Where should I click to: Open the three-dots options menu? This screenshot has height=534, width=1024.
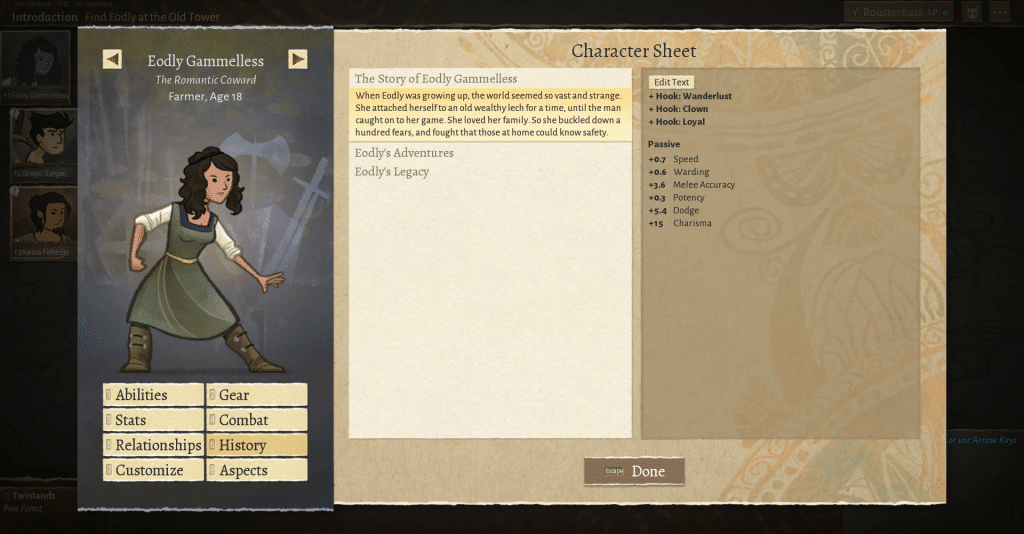pos(1001,12)
